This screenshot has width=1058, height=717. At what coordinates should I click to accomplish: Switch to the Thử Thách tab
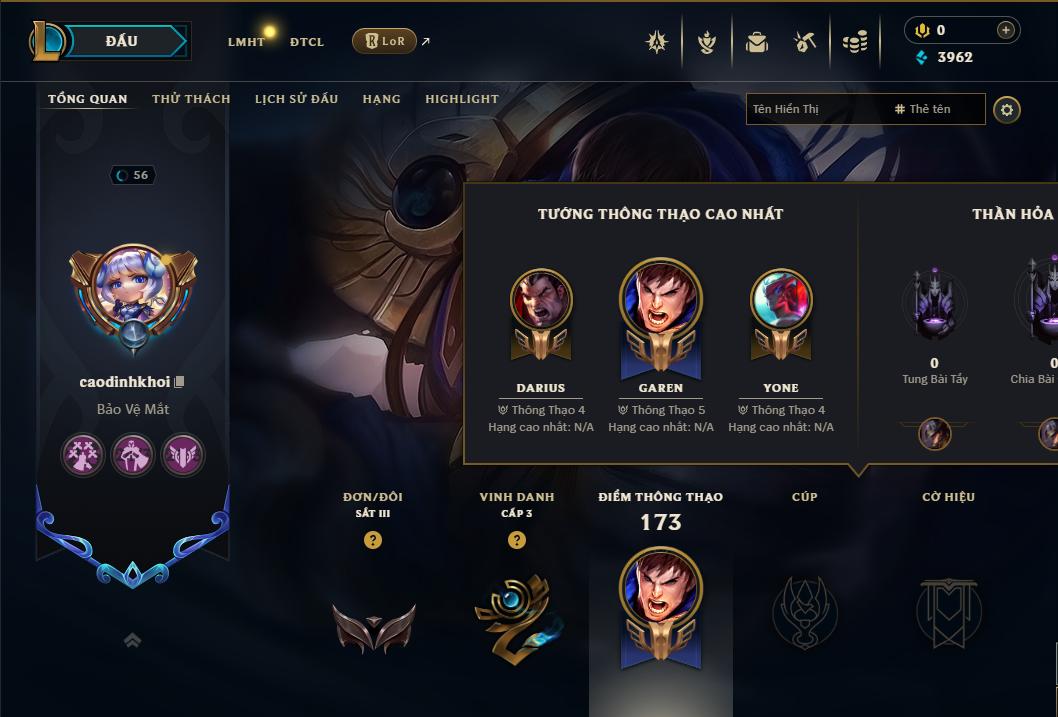[x=191, y=99]
